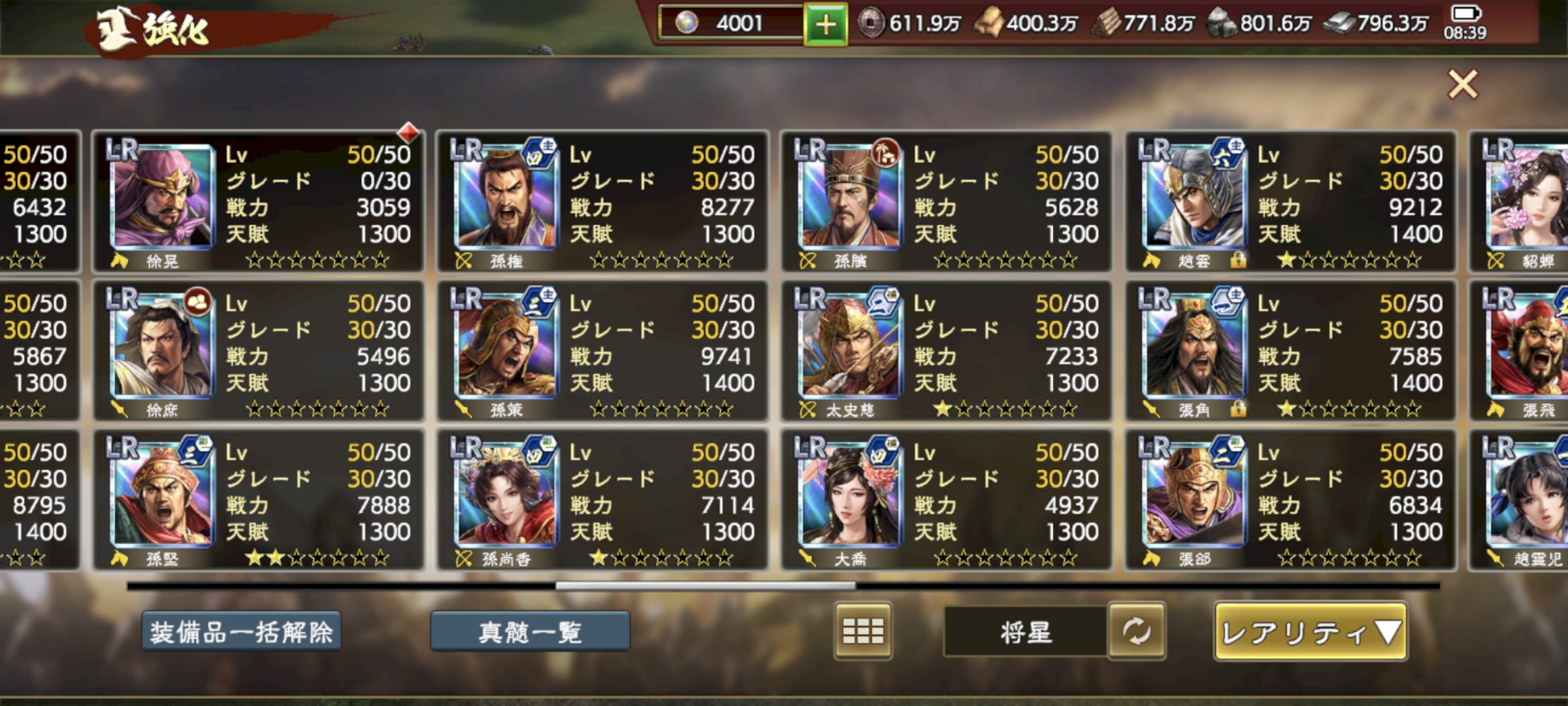The height and width of the screenshot is (706, 1568).
Task: Select the 徐晃 general card
Action: pyautogui.click(x=258, y=201)
